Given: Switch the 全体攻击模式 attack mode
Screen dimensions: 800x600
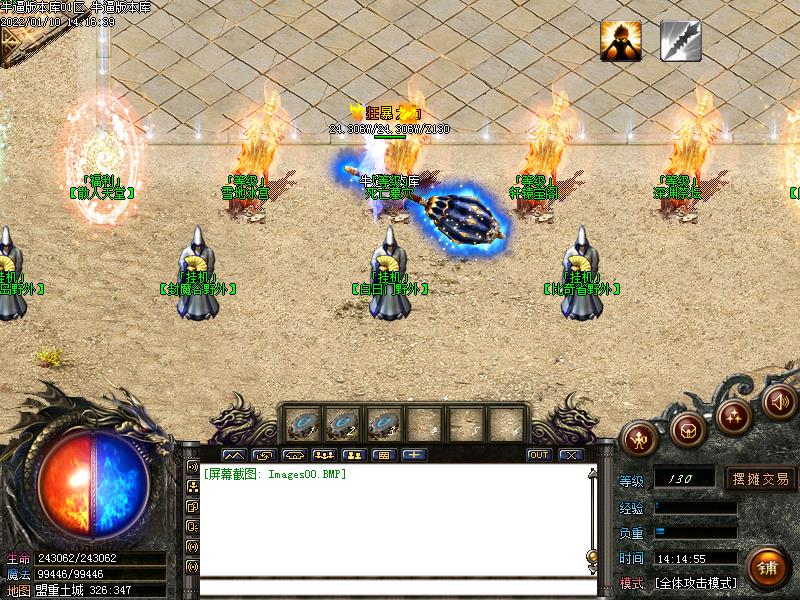Looking at the screenshot, I should [696, 582].
